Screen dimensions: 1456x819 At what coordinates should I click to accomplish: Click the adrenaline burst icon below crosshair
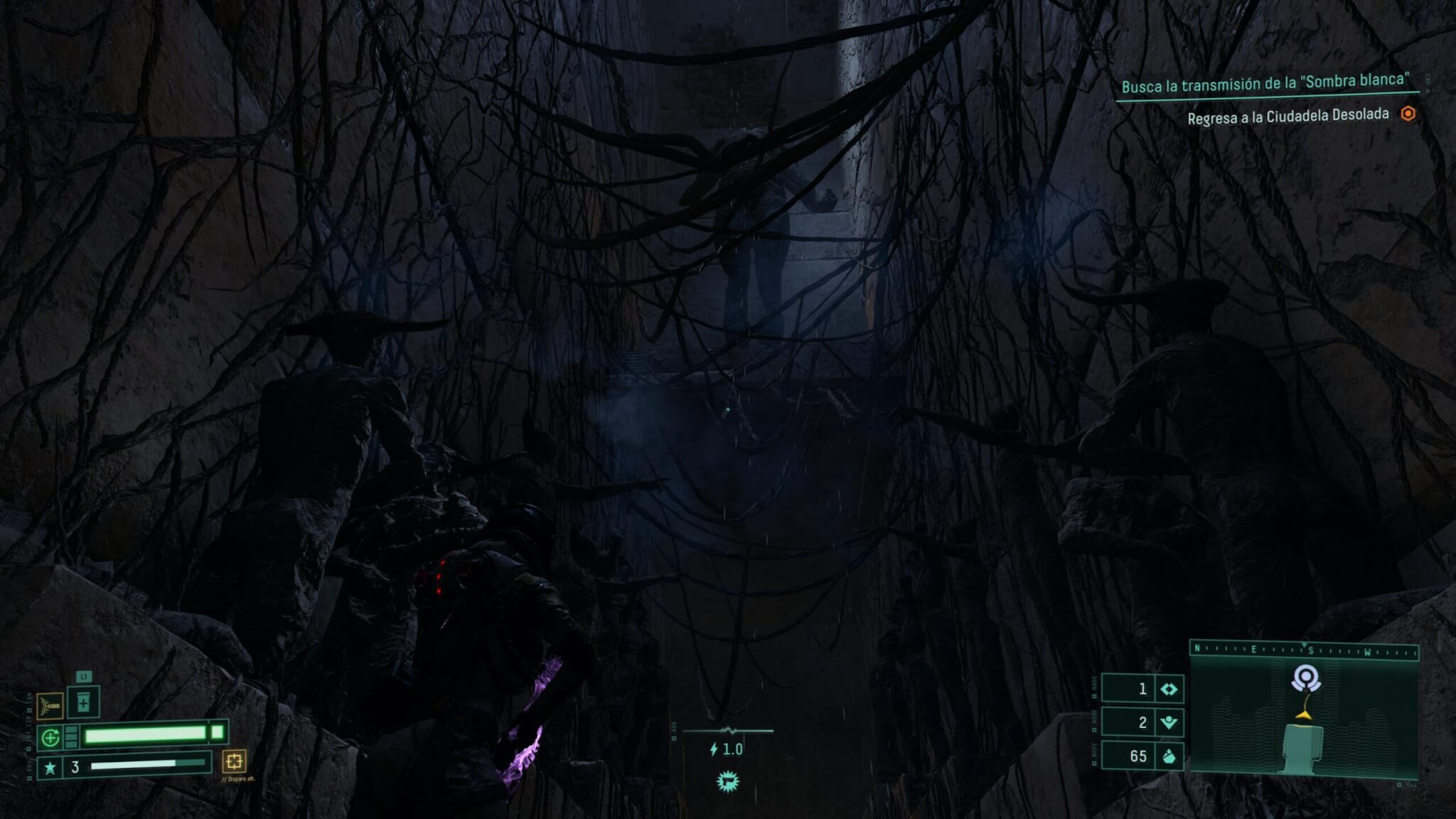point(727,781)
